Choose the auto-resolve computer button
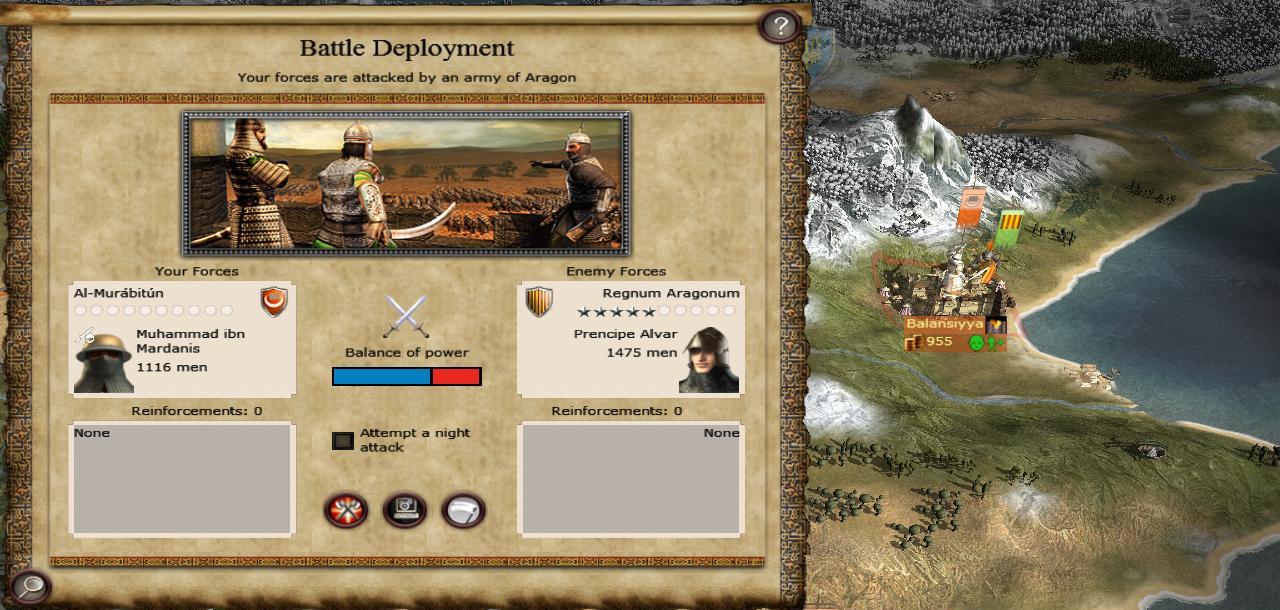Viewport: 1280px width, 610px height. (x=404, y=511)
